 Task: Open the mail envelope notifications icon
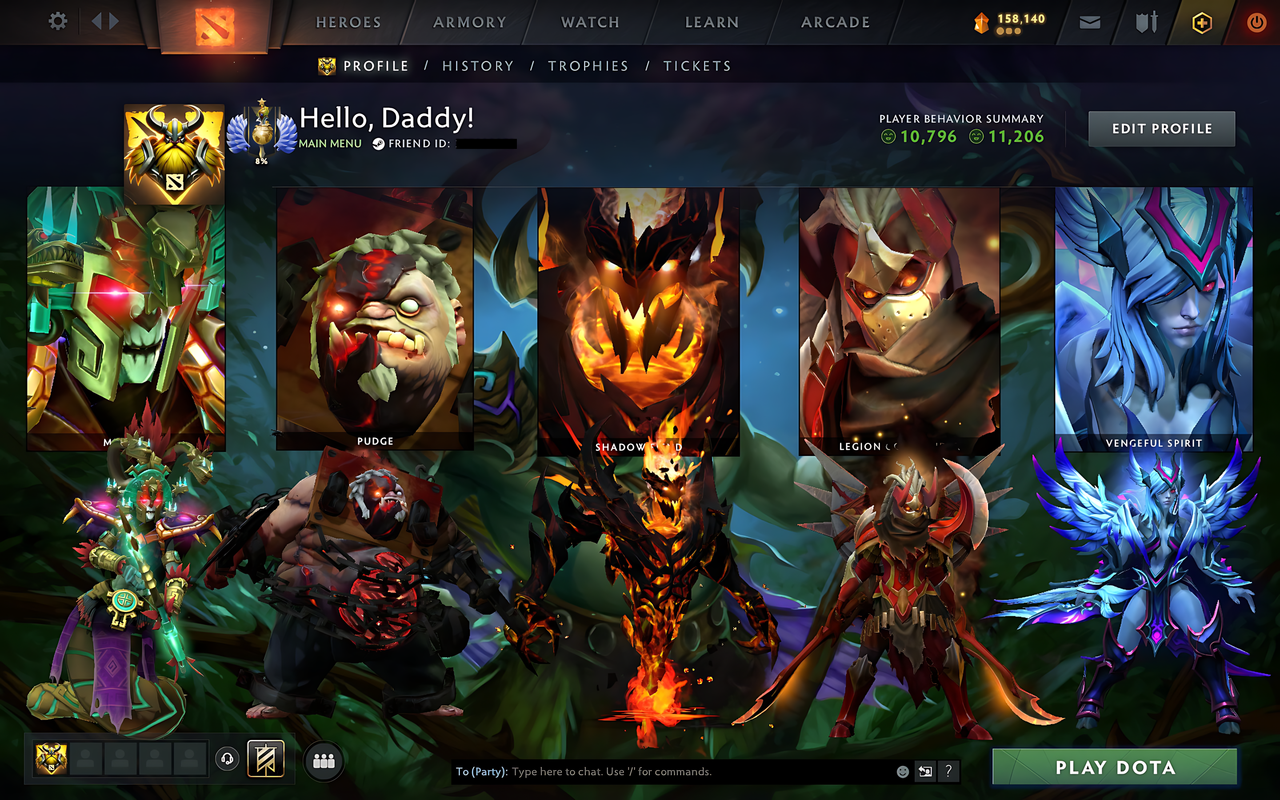coord(1089,21)
